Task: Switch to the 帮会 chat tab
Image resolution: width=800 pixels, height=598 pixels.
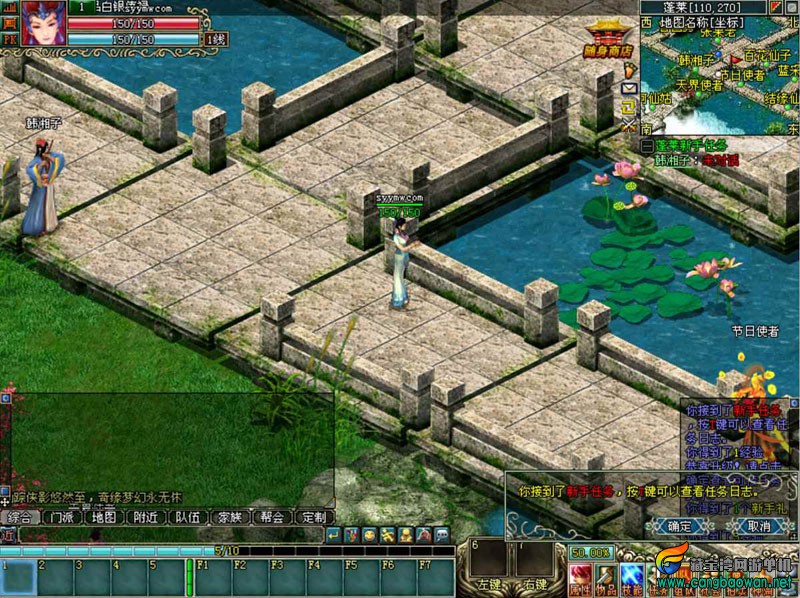Action: [x=272, y=517]
